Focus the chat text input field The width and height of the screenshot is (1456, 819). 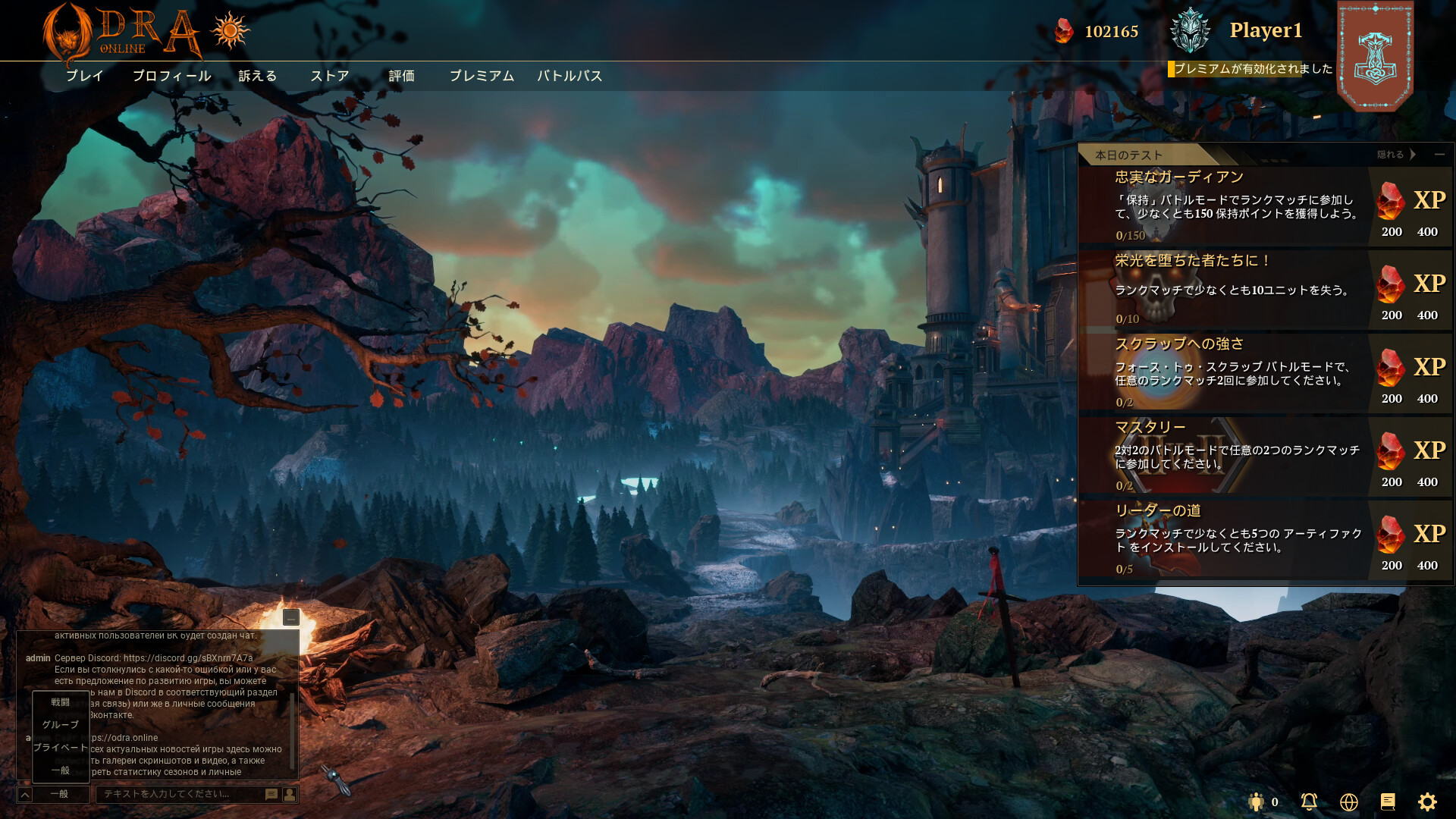coord(180,794)
